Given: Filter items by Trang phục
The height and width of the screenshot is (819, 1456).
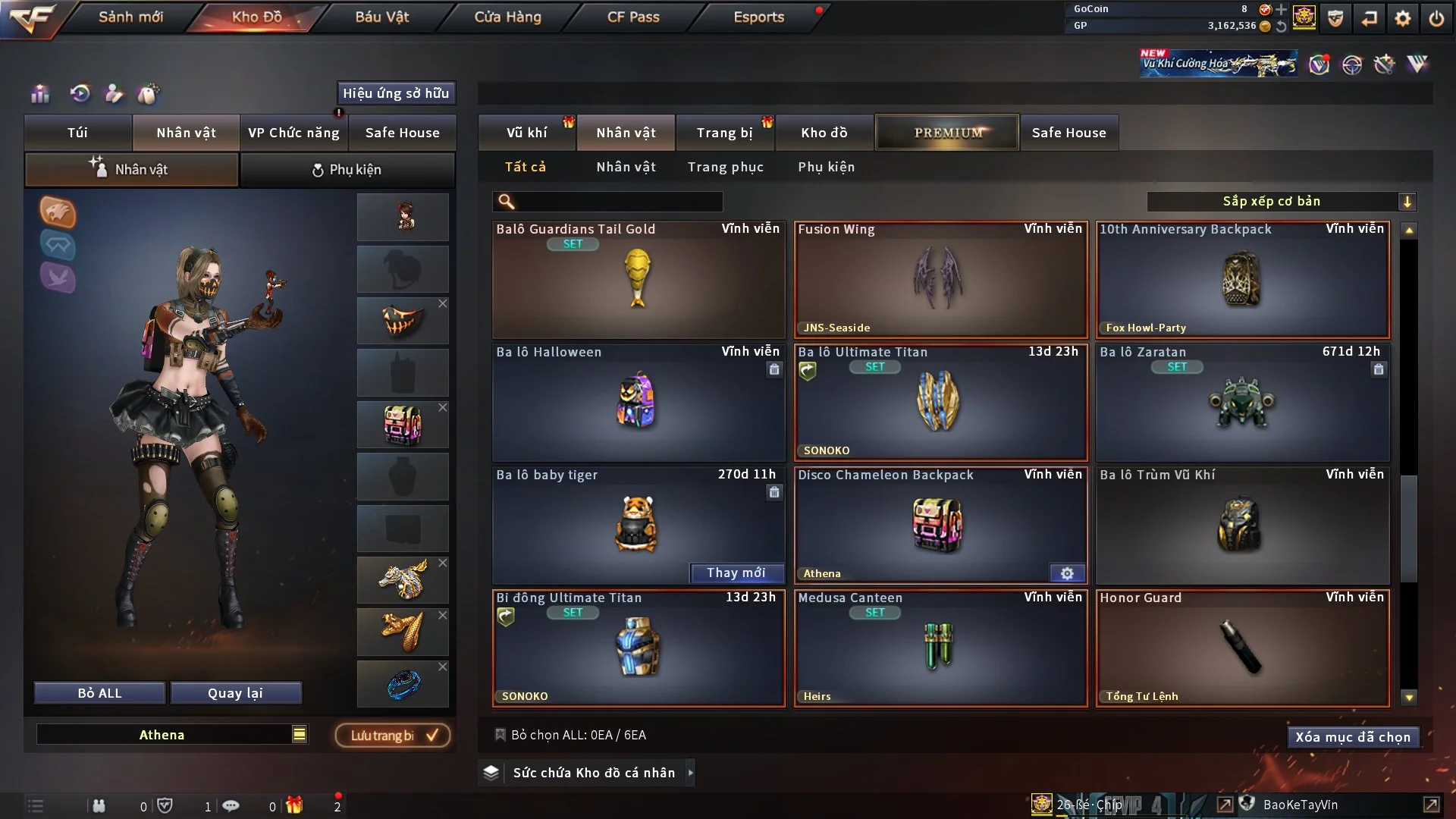Looking at the screenshot, I should (725, 167).
